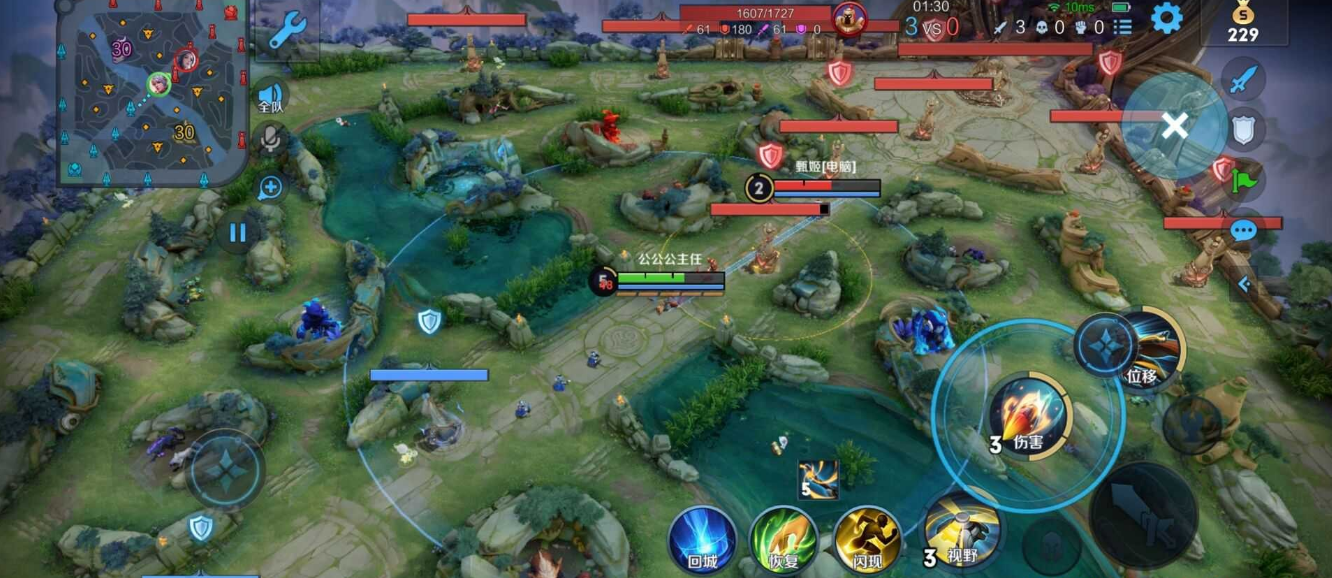
Task: Open the minimap
Action: 150,93
